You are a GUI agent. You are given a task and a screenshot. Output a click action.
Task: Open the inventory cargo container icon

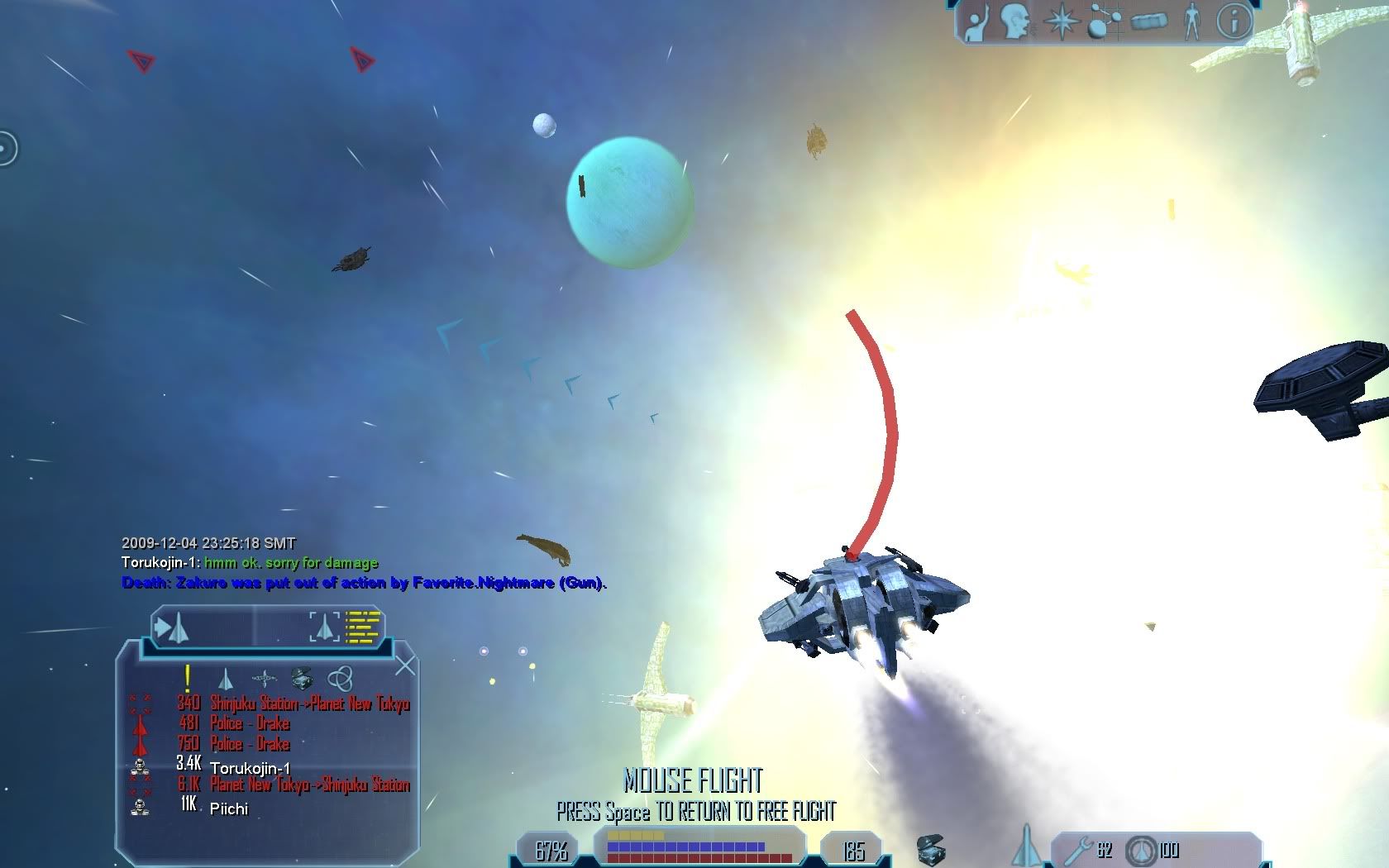click(1148, 21)
